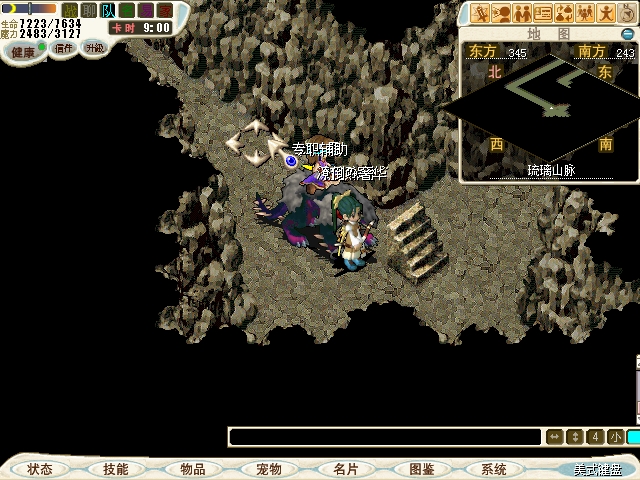Open the 图鉴 encyclopedia menu

tap(421, 469)
